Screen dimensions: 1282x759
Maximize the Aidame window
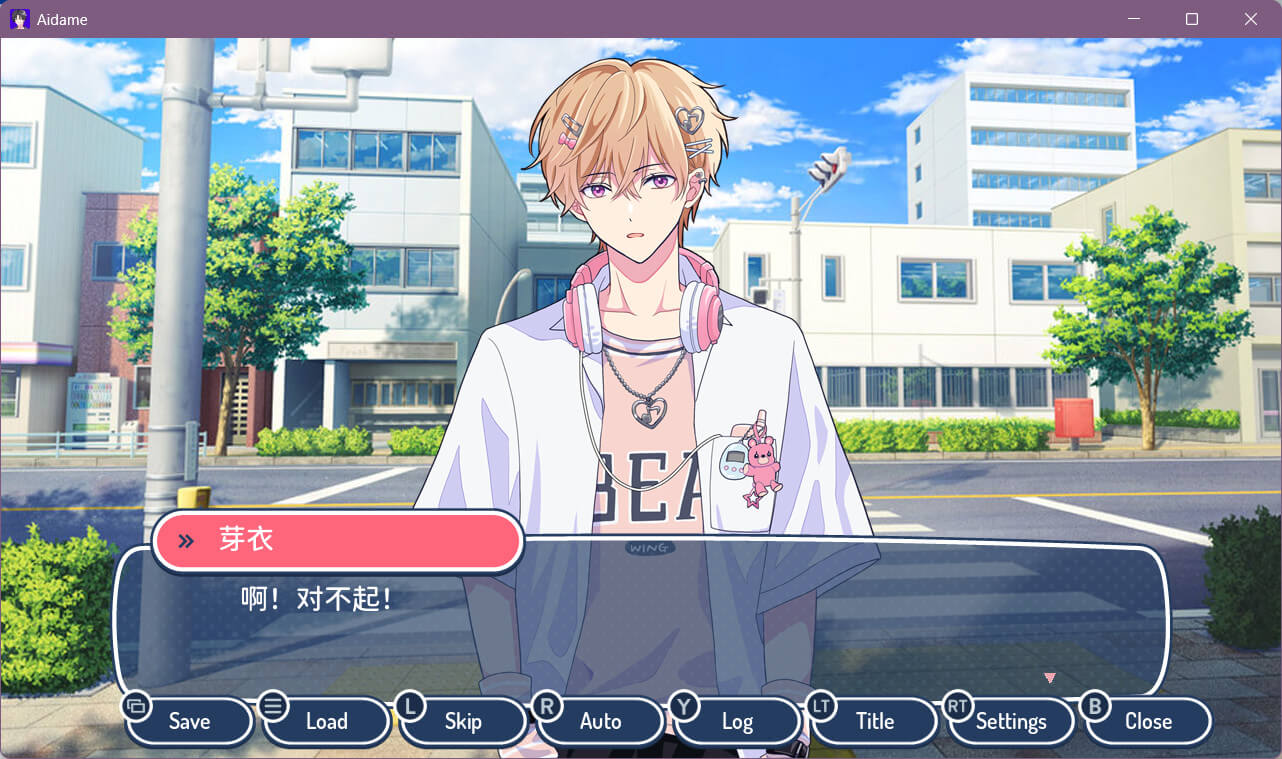coord(1192,19)
